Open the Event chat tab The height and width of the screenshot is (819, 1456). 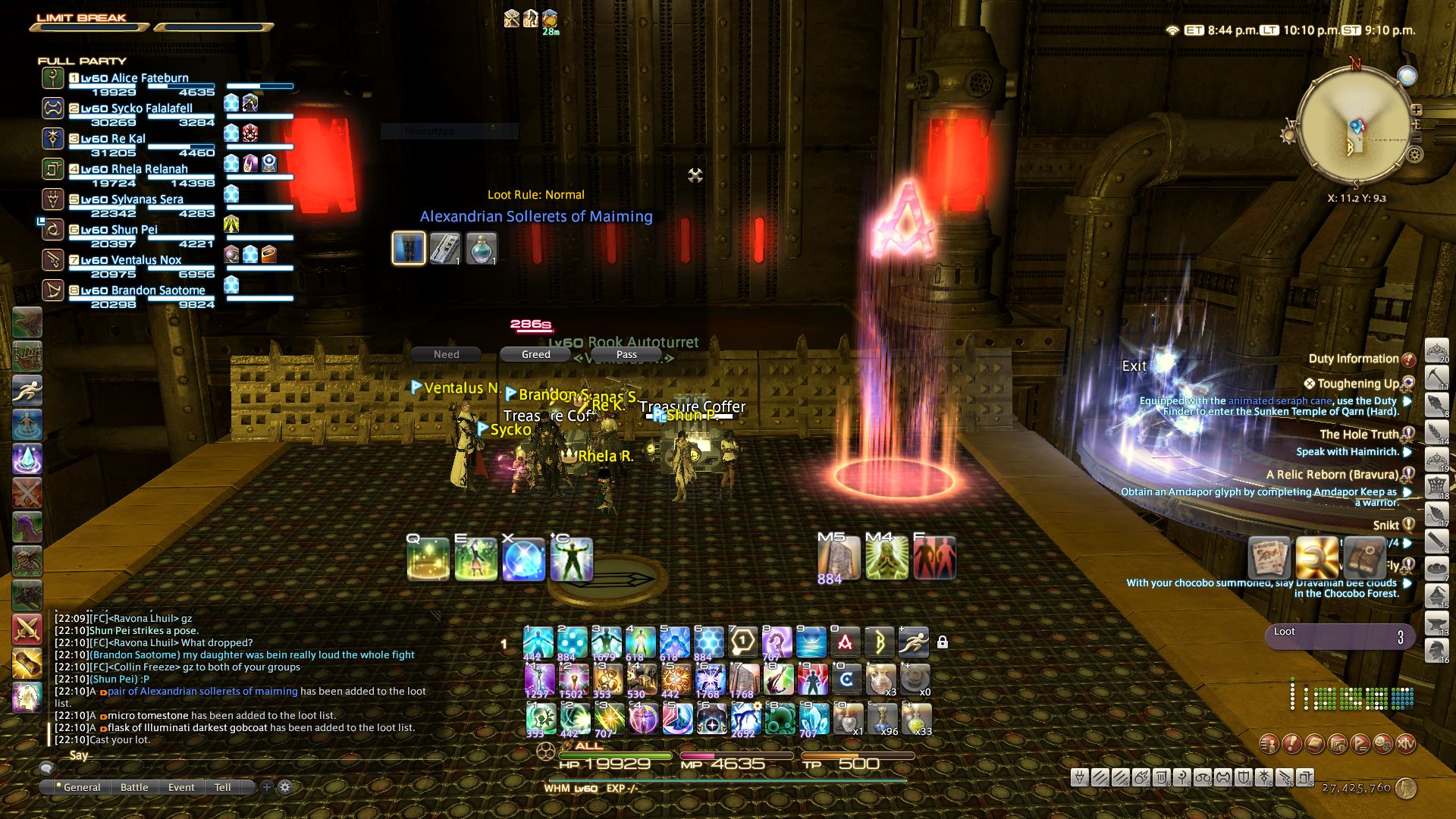[181, 787]
